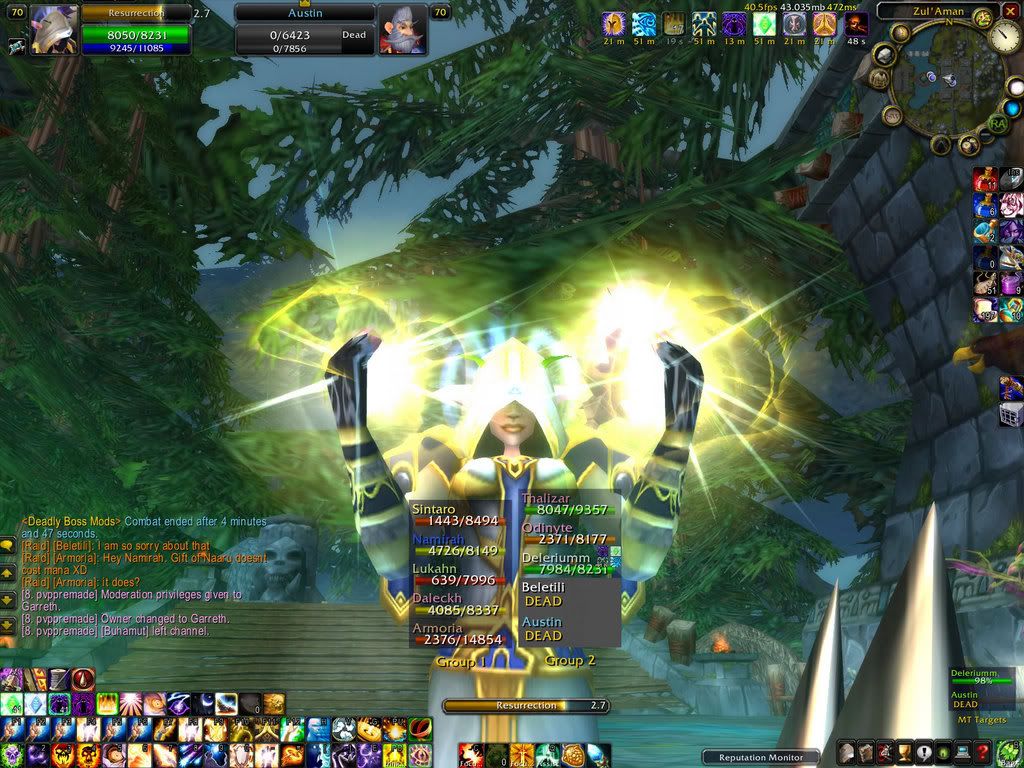Click the green RA minimap button
Image resolution: width=1024 pixels, height=768 pixels.
(996, 124)
